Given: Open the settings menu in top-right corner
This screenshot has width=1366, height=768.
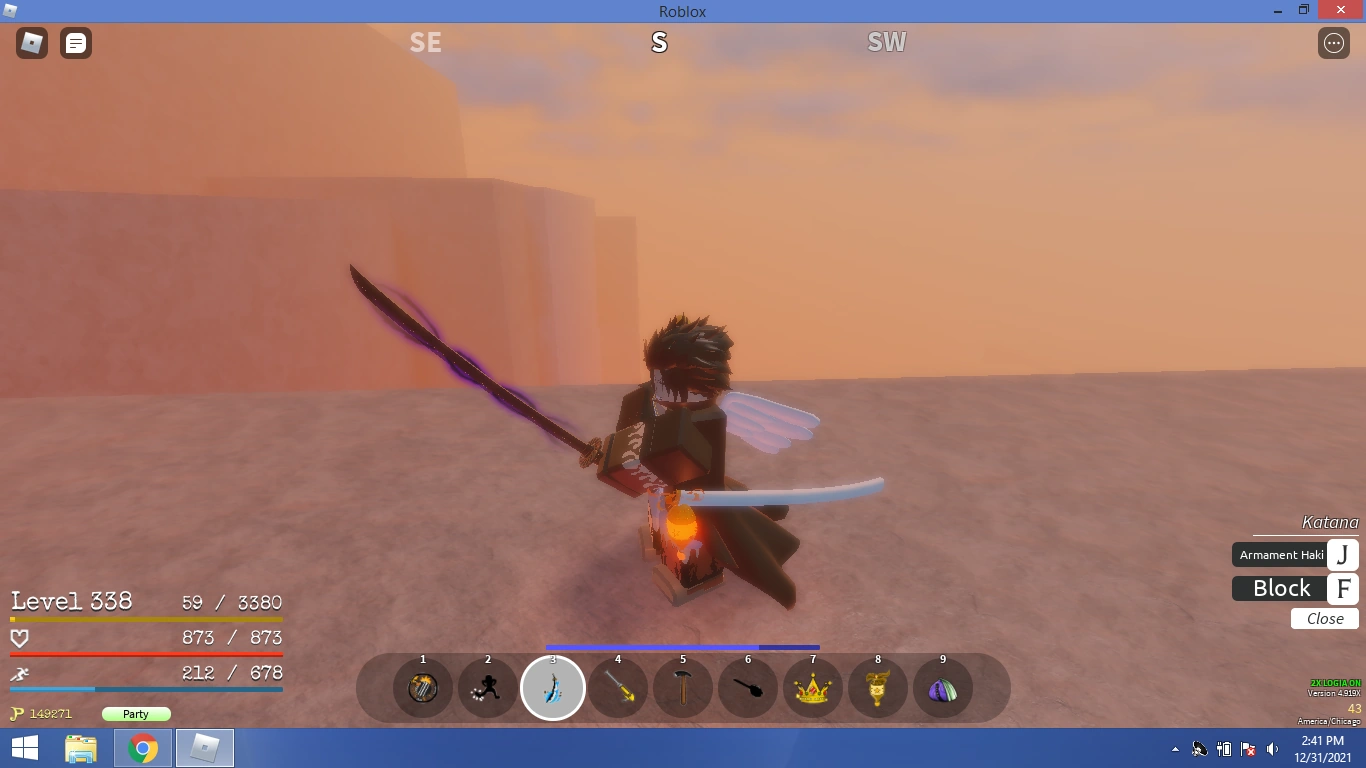Looking at the screenshot, I should tap(1333, 43).
